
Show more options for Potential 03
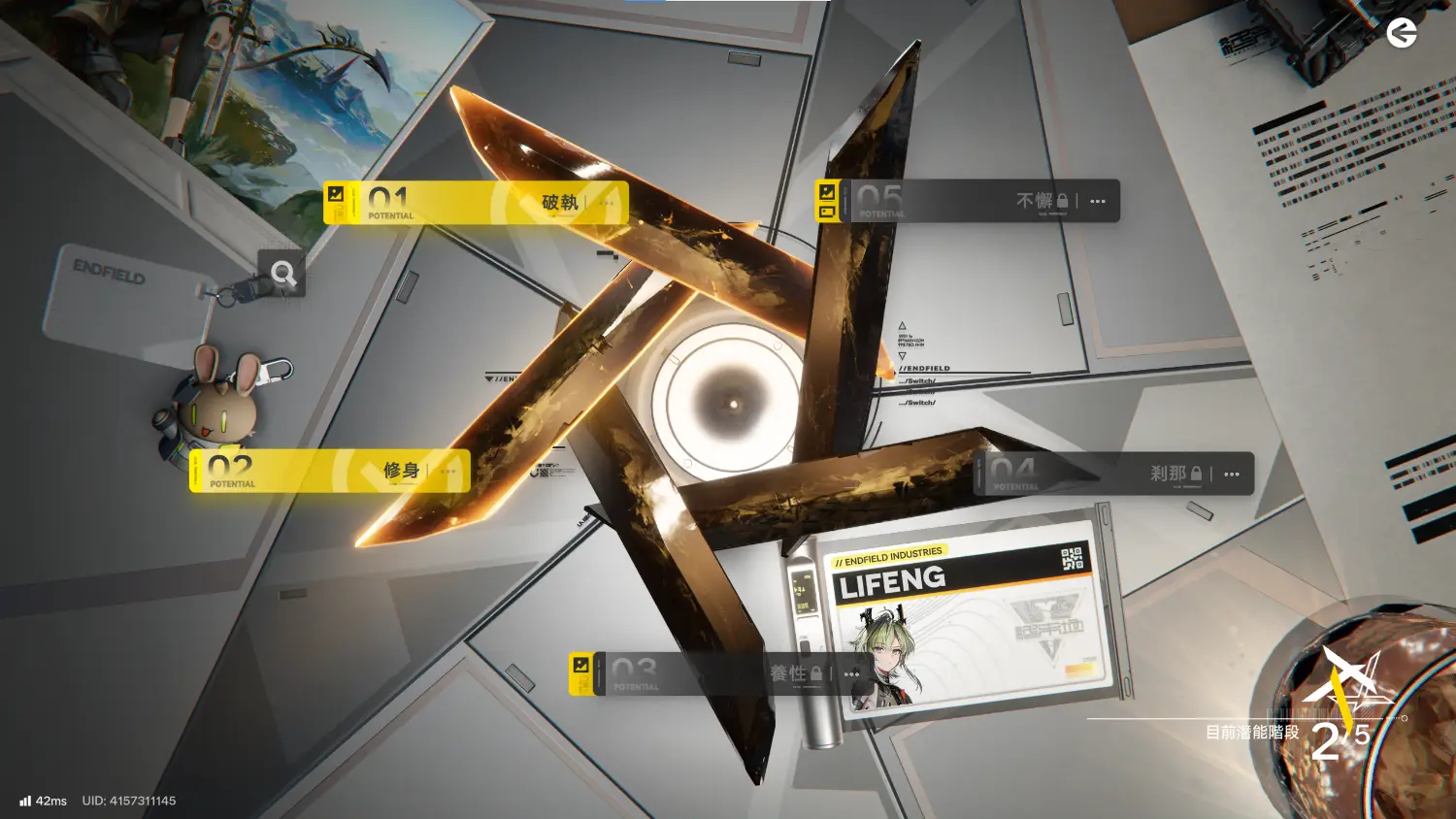[851, 673]
